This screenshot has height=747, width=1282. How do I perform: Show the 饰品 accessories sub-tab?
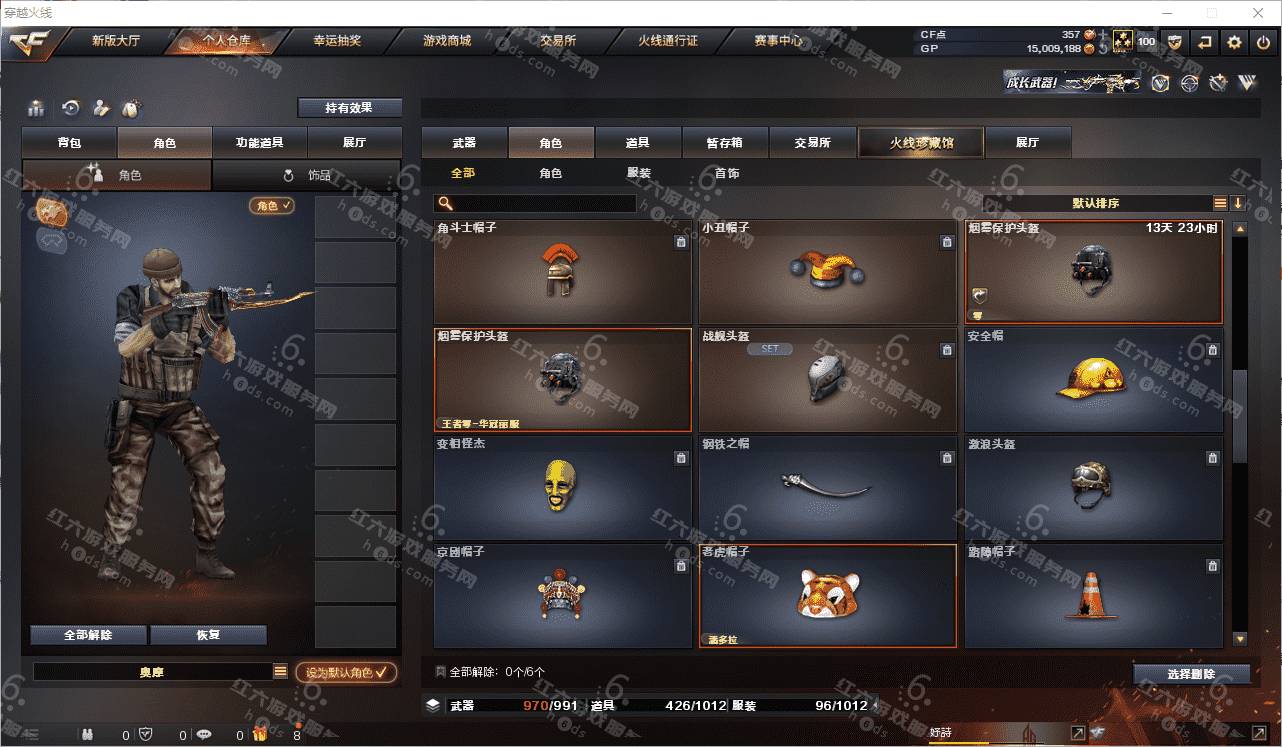(x=307, y=175)
